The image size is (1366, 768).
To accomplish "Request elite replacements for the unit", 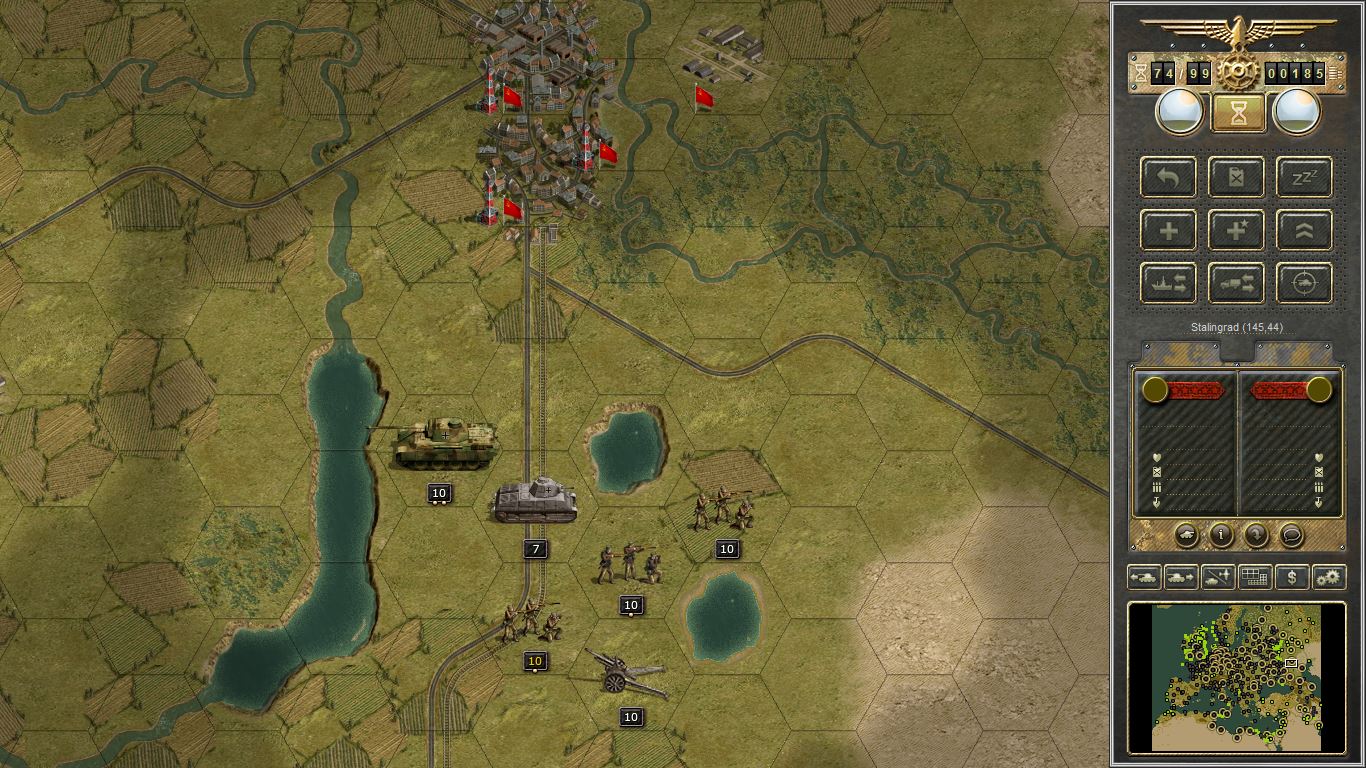I will coord(1236,230).
